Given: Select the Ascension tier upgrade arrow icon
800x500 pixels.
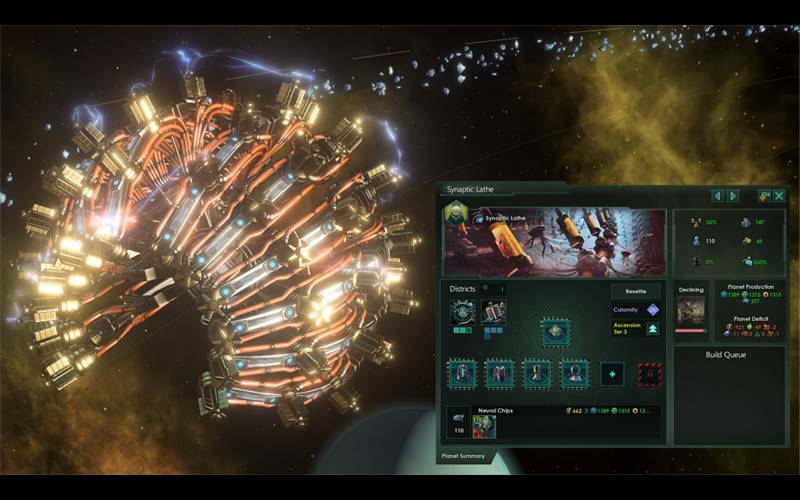Looking at the screenshot, I should [653, 328].
